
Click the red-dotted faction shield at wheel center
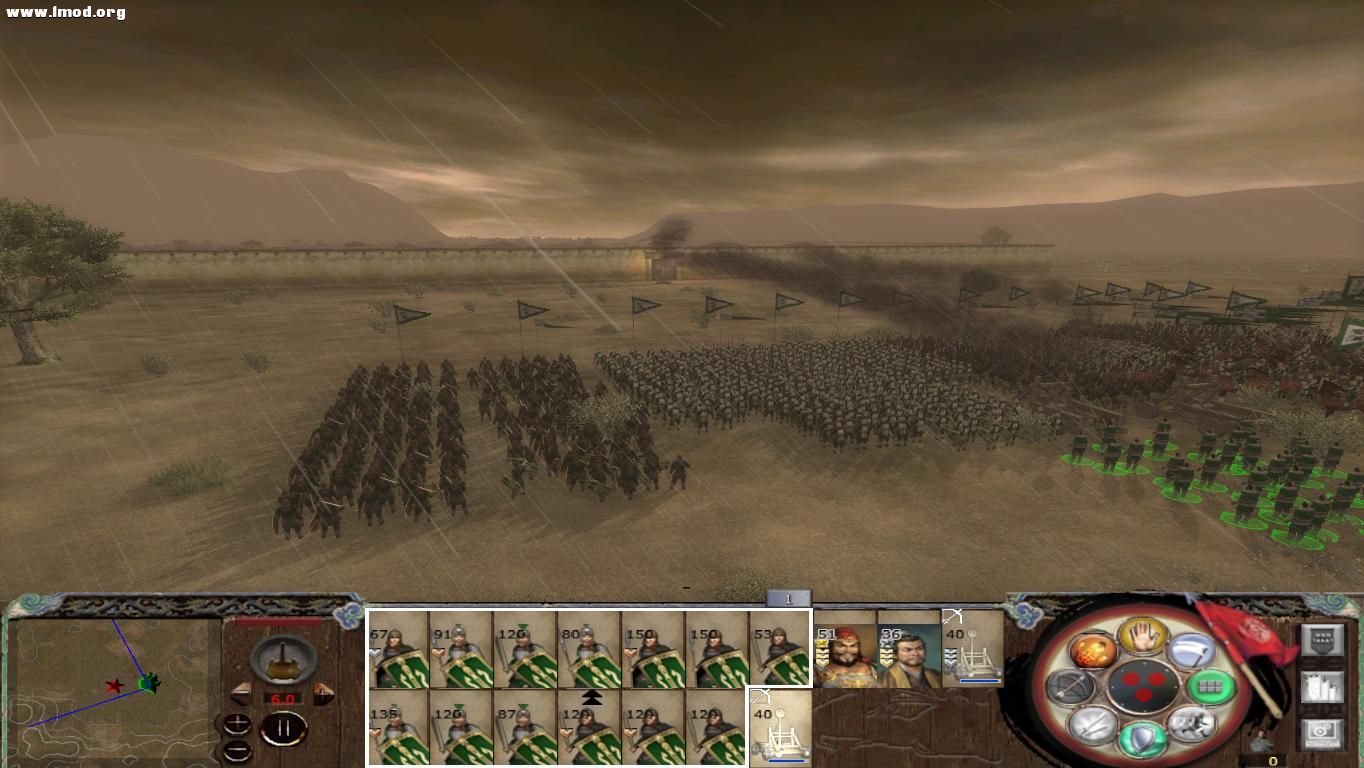1145,686
